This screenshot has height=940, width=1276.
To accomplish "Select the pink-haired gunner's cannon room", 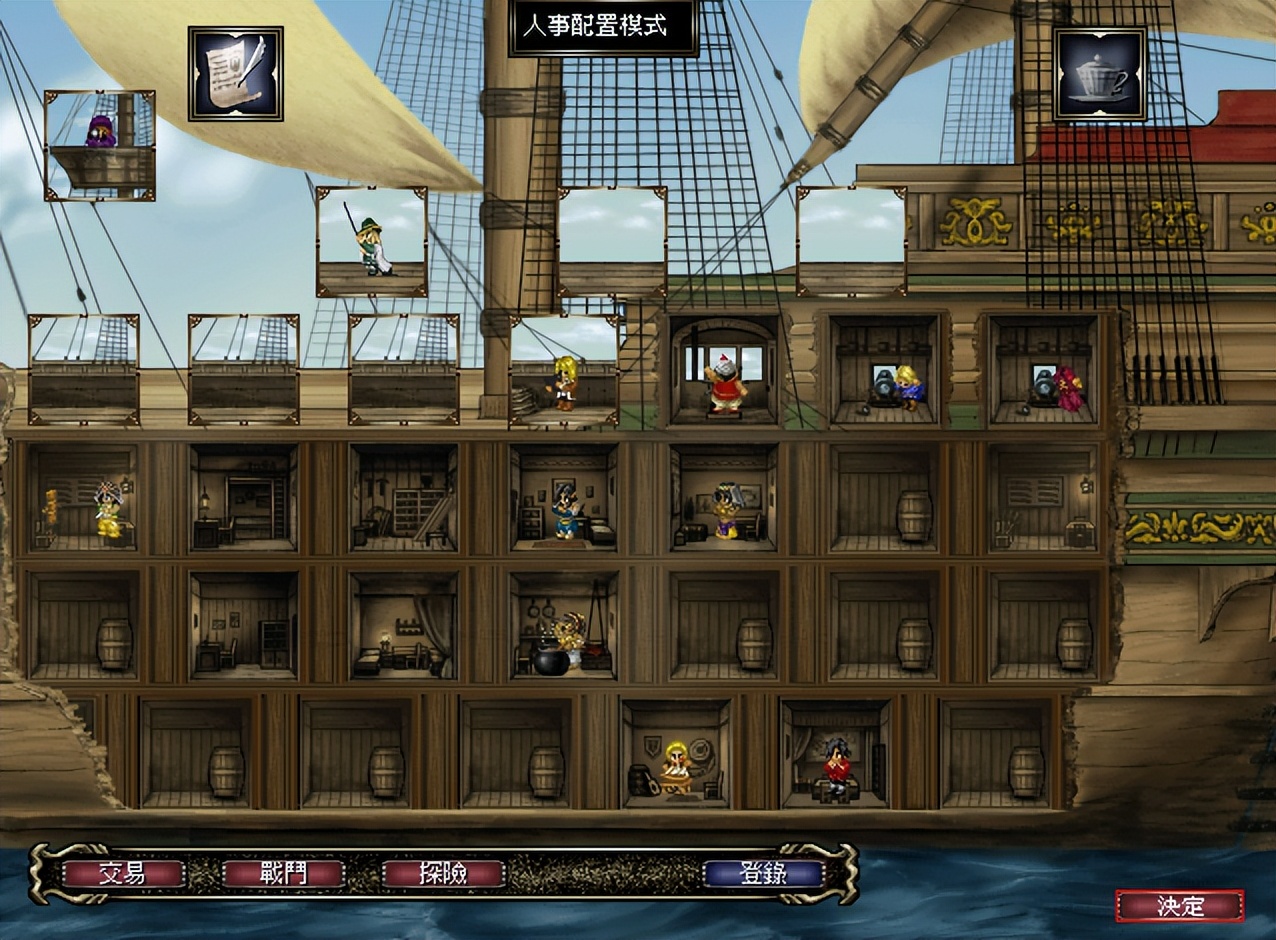I will point(1044,370).
